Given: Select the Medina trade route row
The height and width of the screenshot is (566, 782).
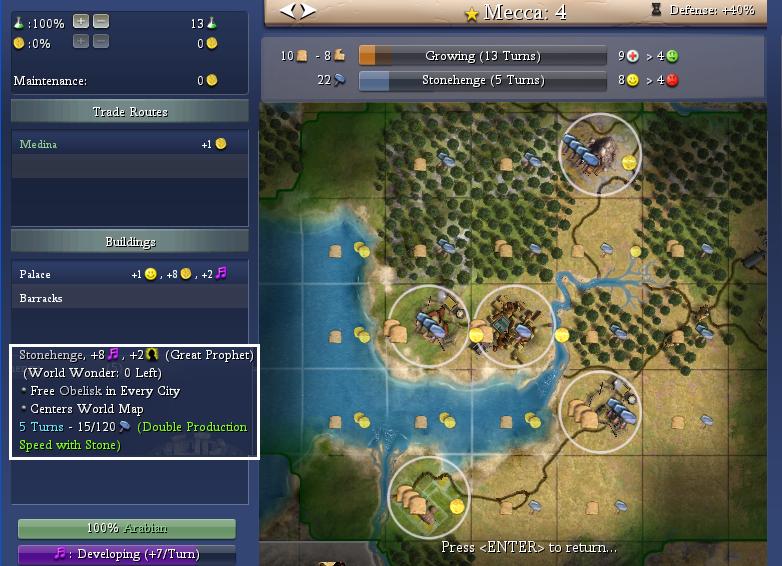Looking at the screenshot, I should (x=128, y=144).
